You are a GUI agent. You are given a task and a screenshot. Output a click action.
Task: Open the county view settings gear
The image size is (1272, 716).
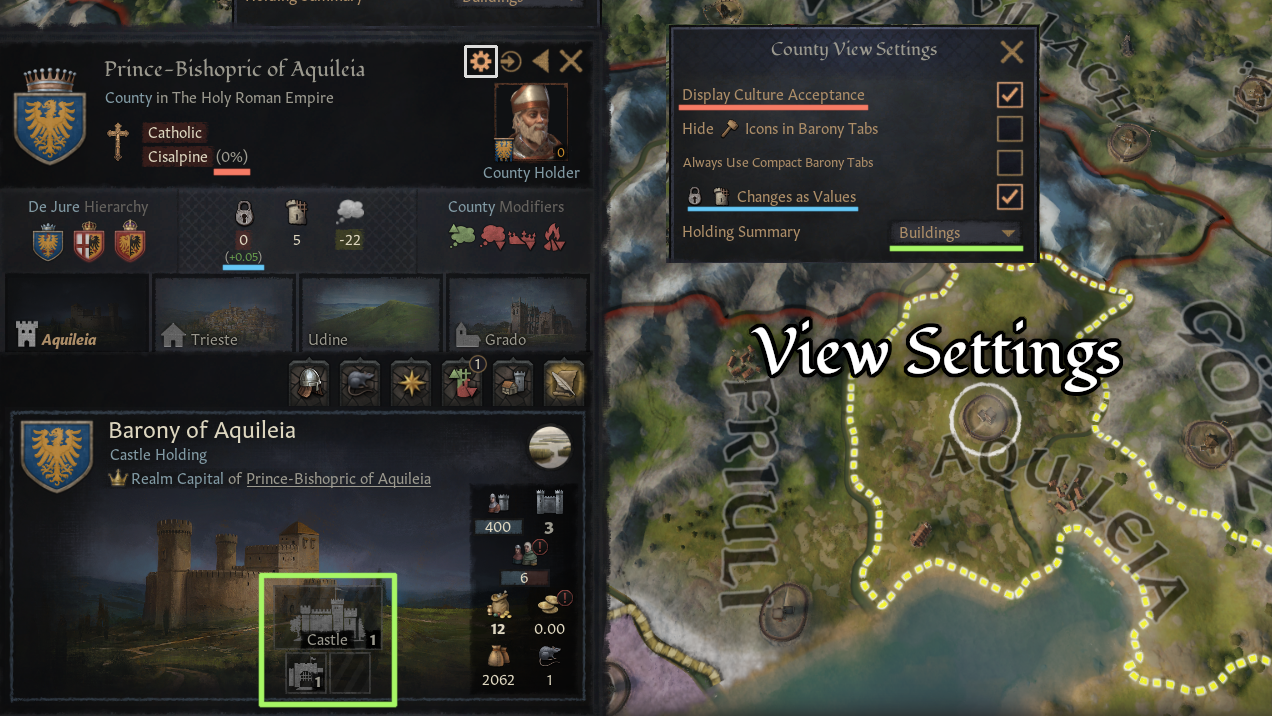(481, 62)
